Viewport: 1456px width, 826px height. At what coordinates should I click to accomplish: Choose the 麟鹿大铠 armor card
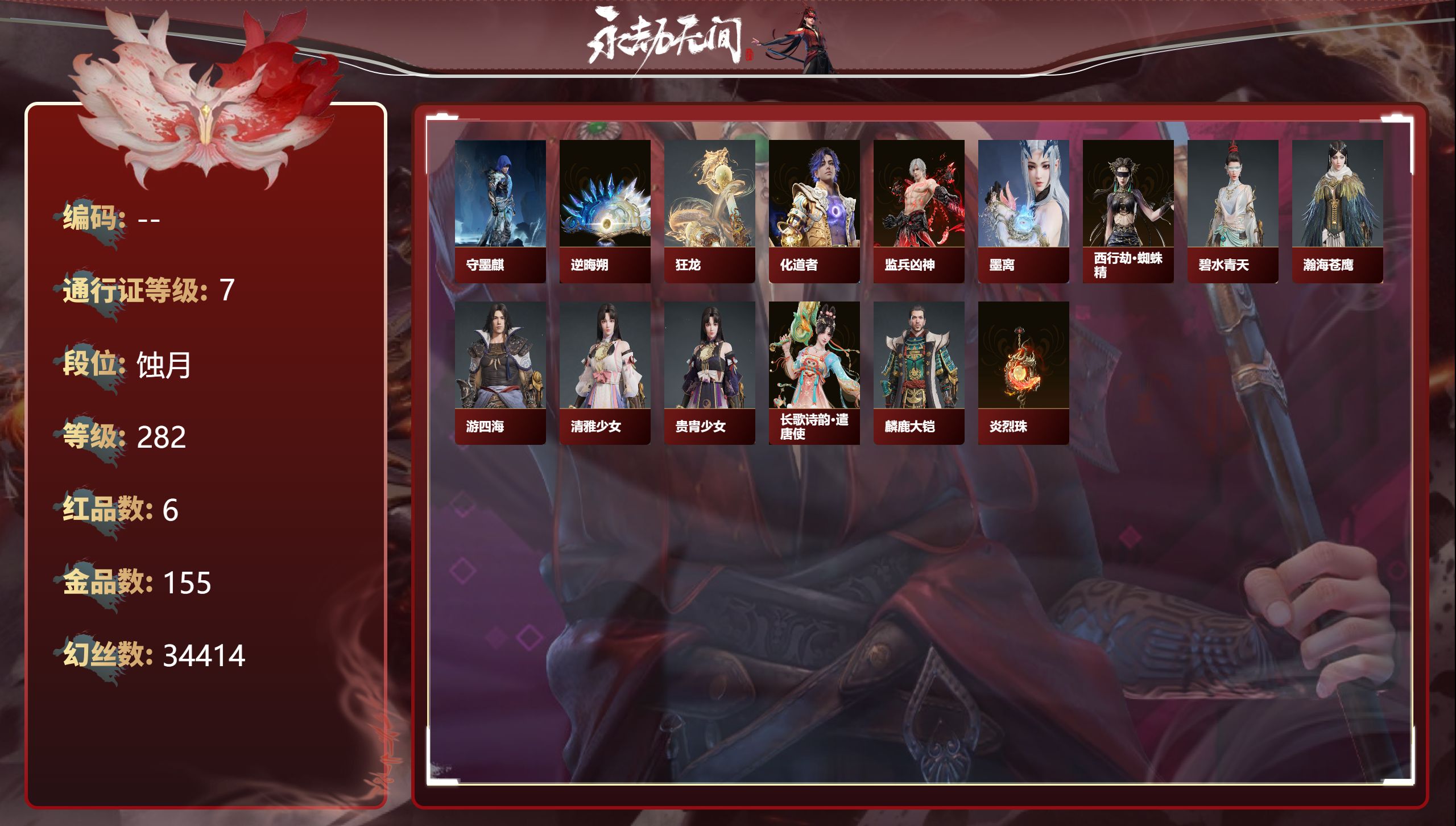[x=919, y=373]
